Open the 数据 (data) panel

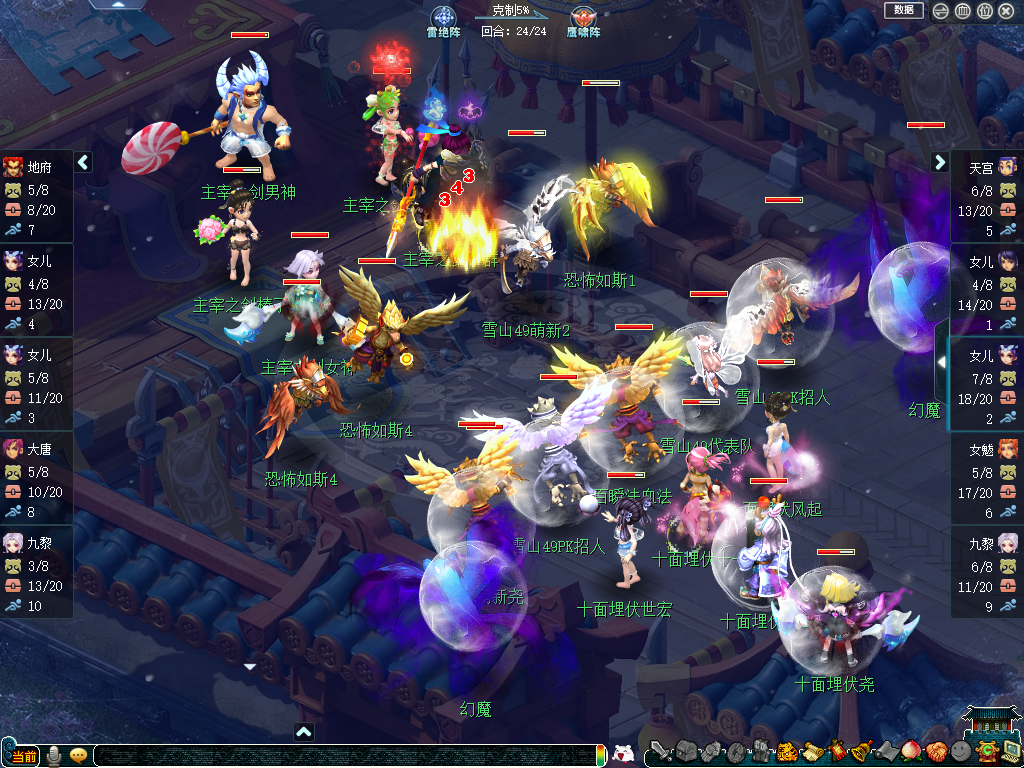(x=903, y=10)
